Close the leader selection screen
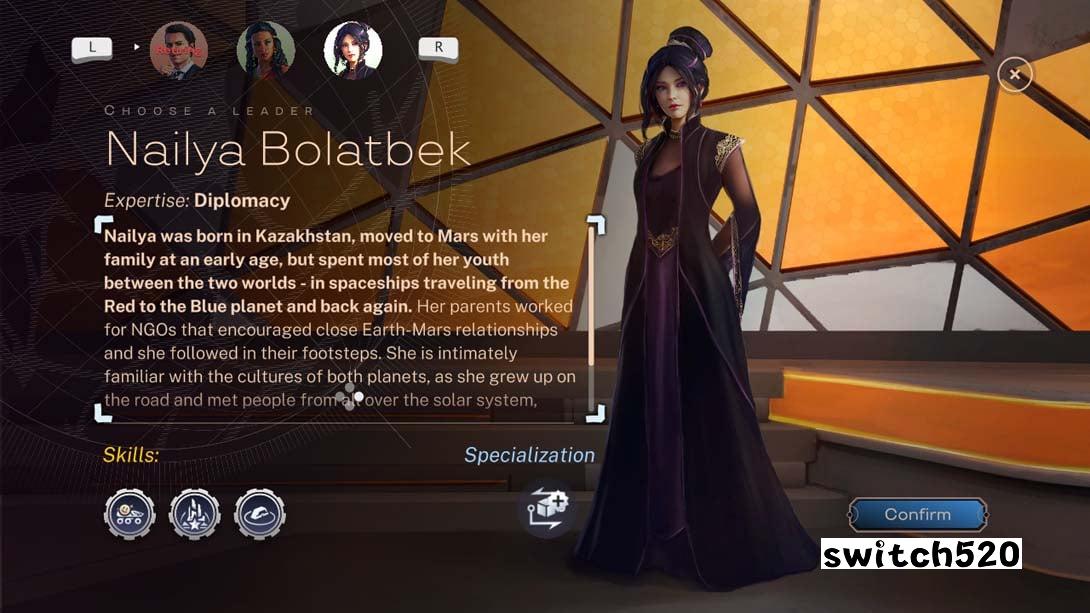Viewport: 1090px width, 613px height. coord(1015,74)
